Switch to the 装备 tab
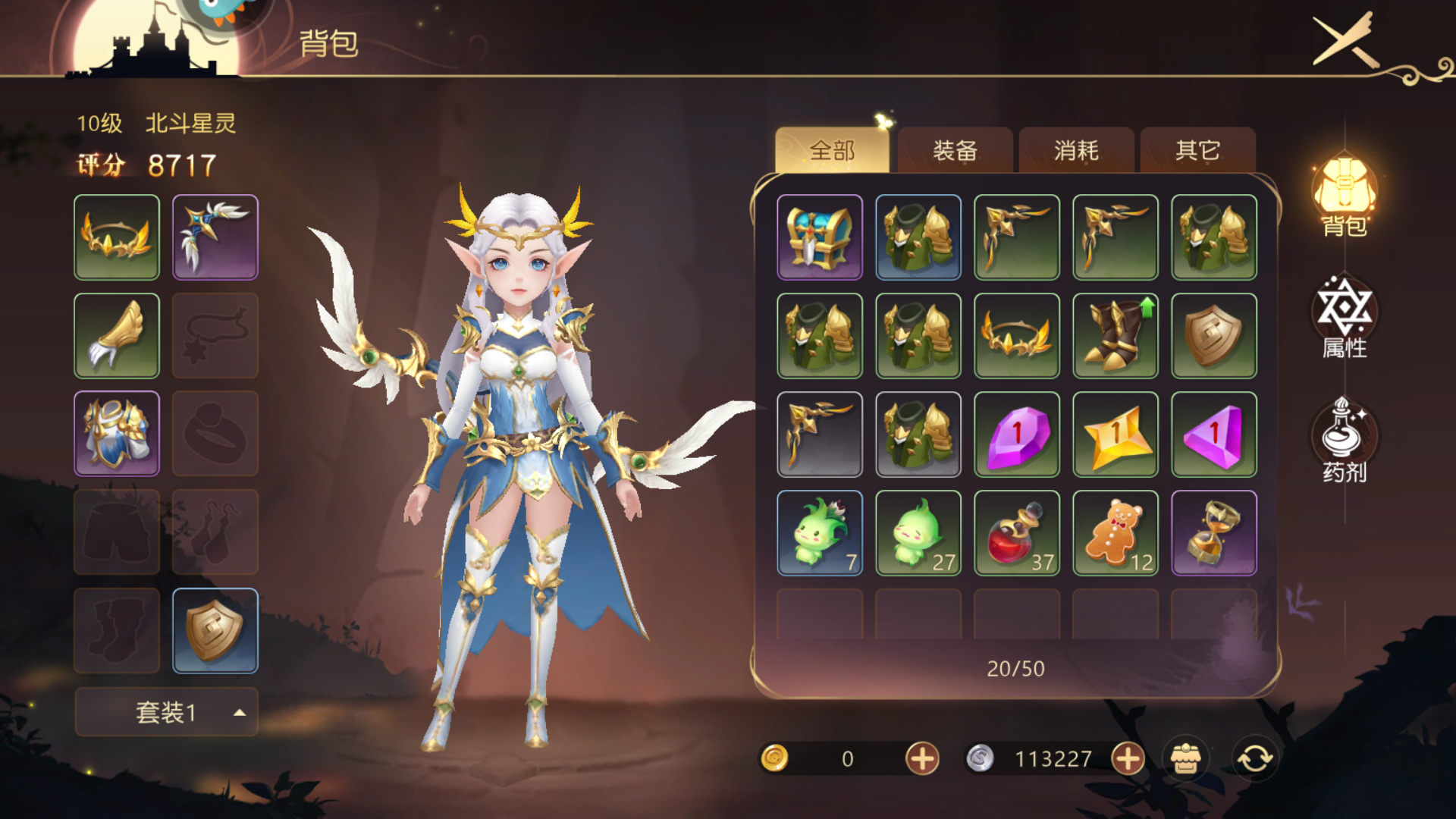This screenshot has height=819, width=1456. point(955,150)
